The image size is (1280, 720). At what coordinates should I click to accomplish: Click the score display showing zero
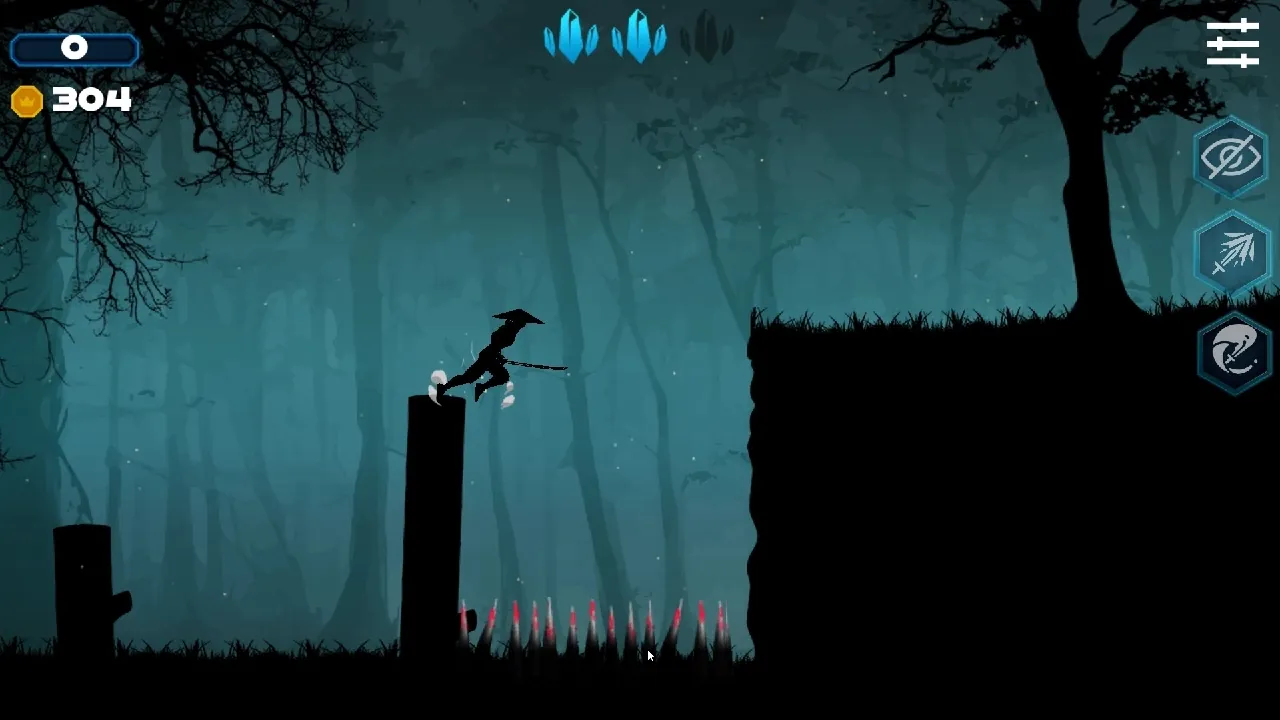tap(74, 47)
